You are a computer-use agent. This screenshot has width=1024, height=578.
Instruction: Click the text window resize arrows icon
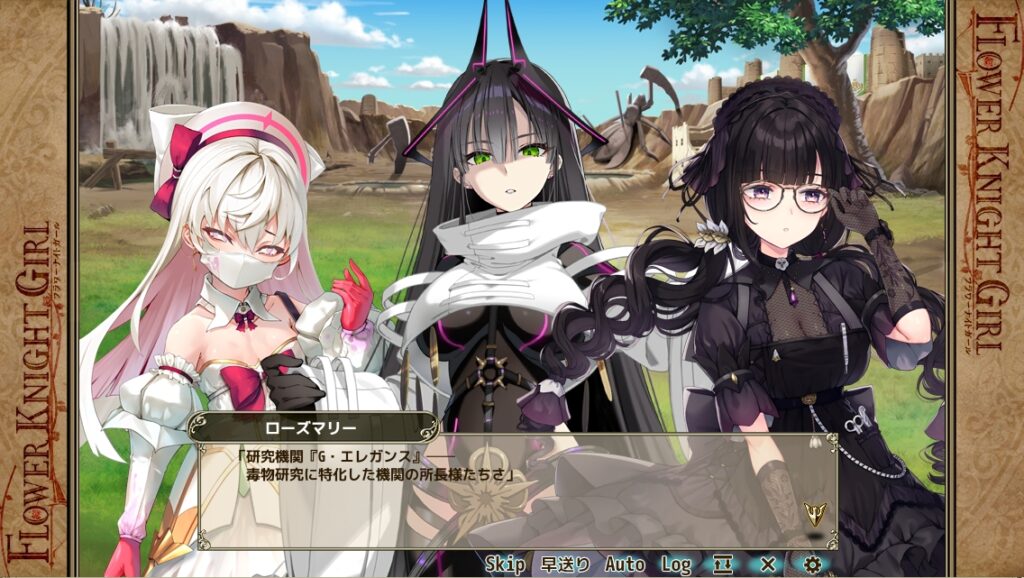pos(723,565)
